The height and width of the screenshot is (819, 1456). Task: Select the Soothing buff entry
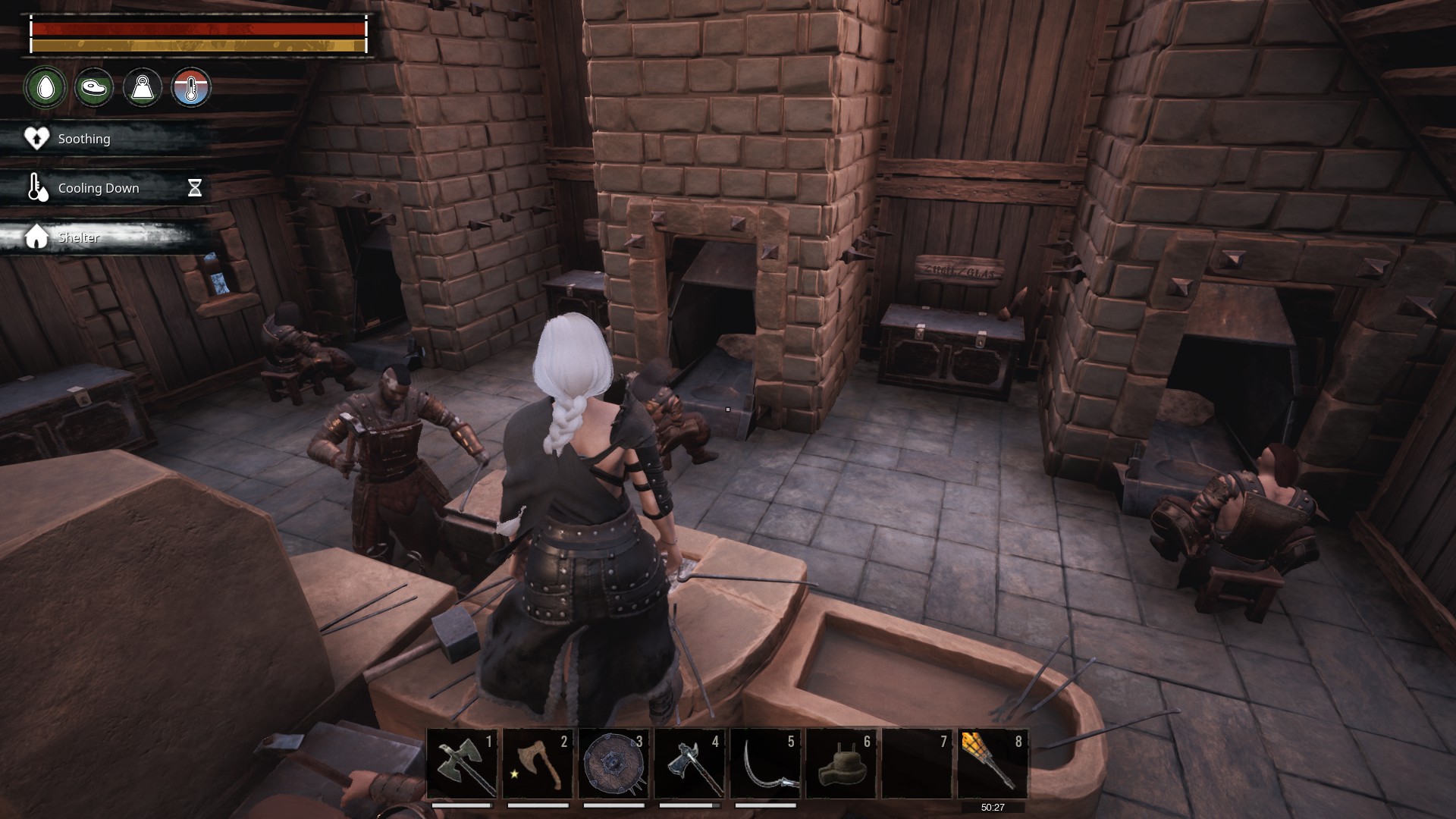click(x=83, y=139)
